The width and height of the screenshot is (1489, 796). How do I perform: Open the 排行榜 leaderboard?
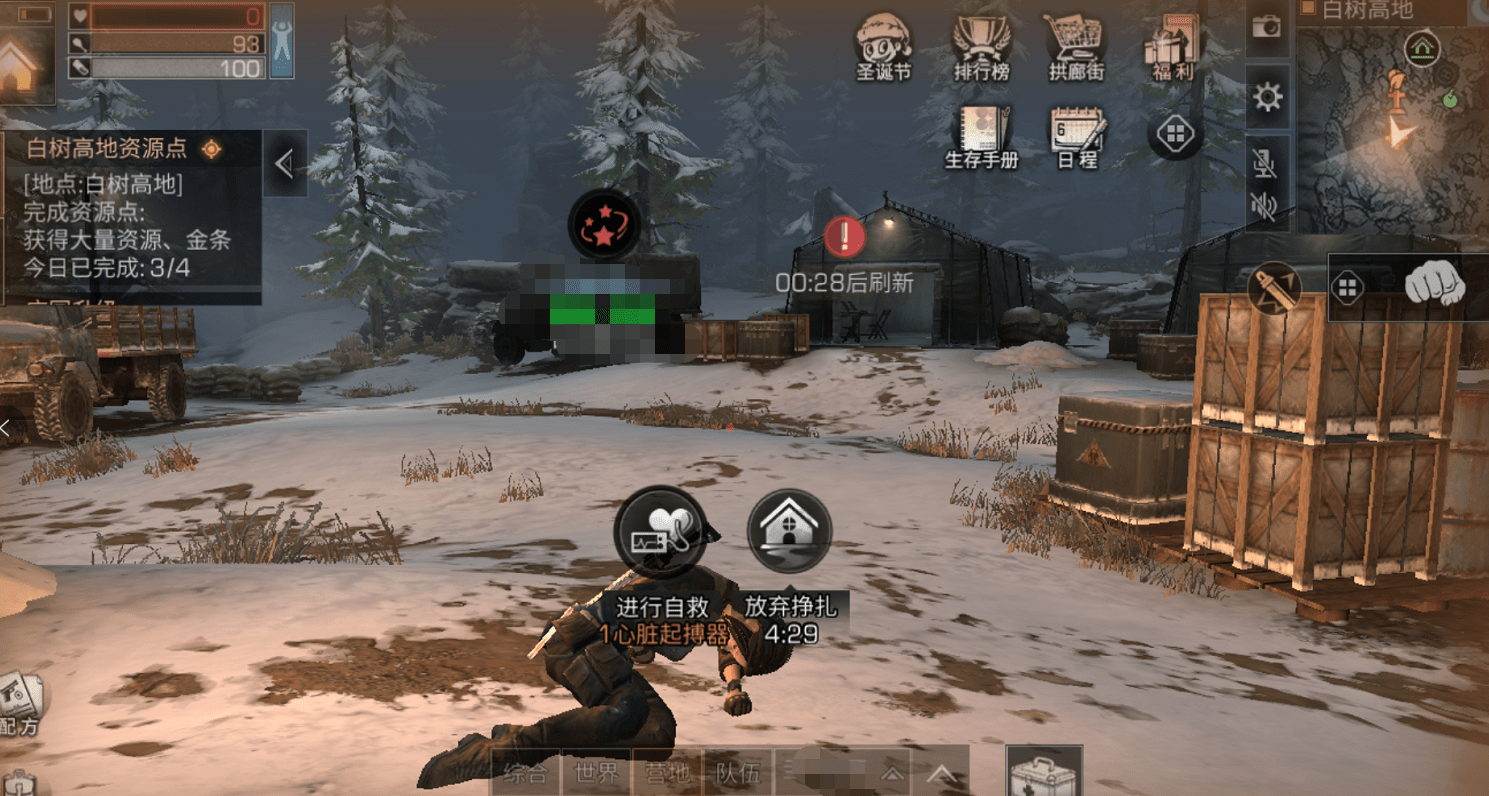pos(981,44)
